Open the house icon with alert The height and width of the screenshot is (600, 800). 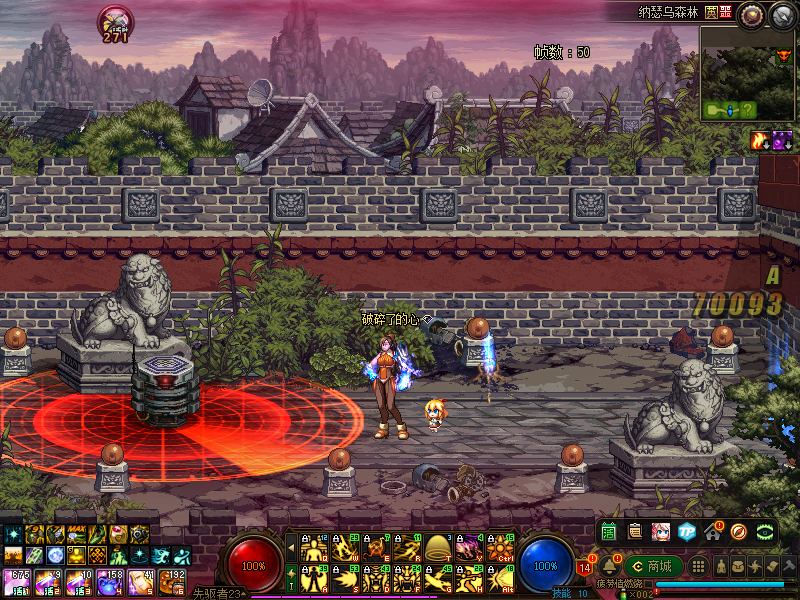(713, 530)
